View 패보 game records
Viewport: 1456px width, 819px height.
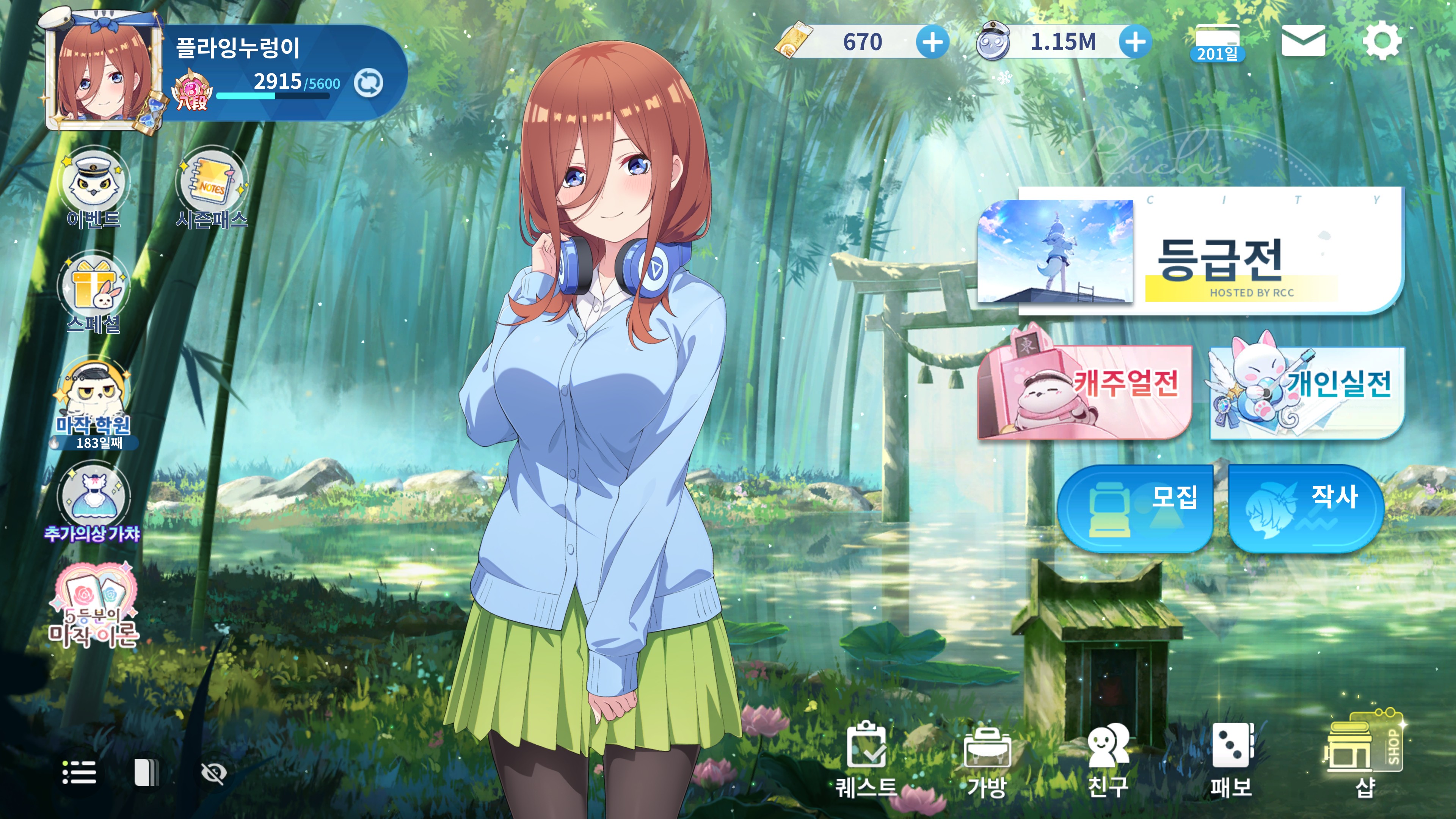tap(1231, 760)
